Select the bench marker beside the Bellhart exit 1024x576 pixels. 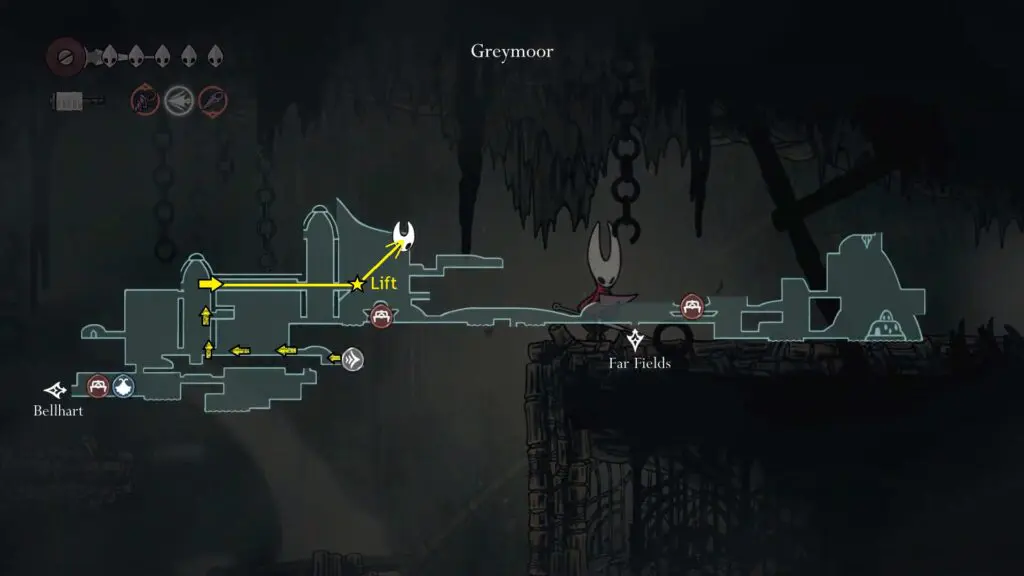coord(97,385)
